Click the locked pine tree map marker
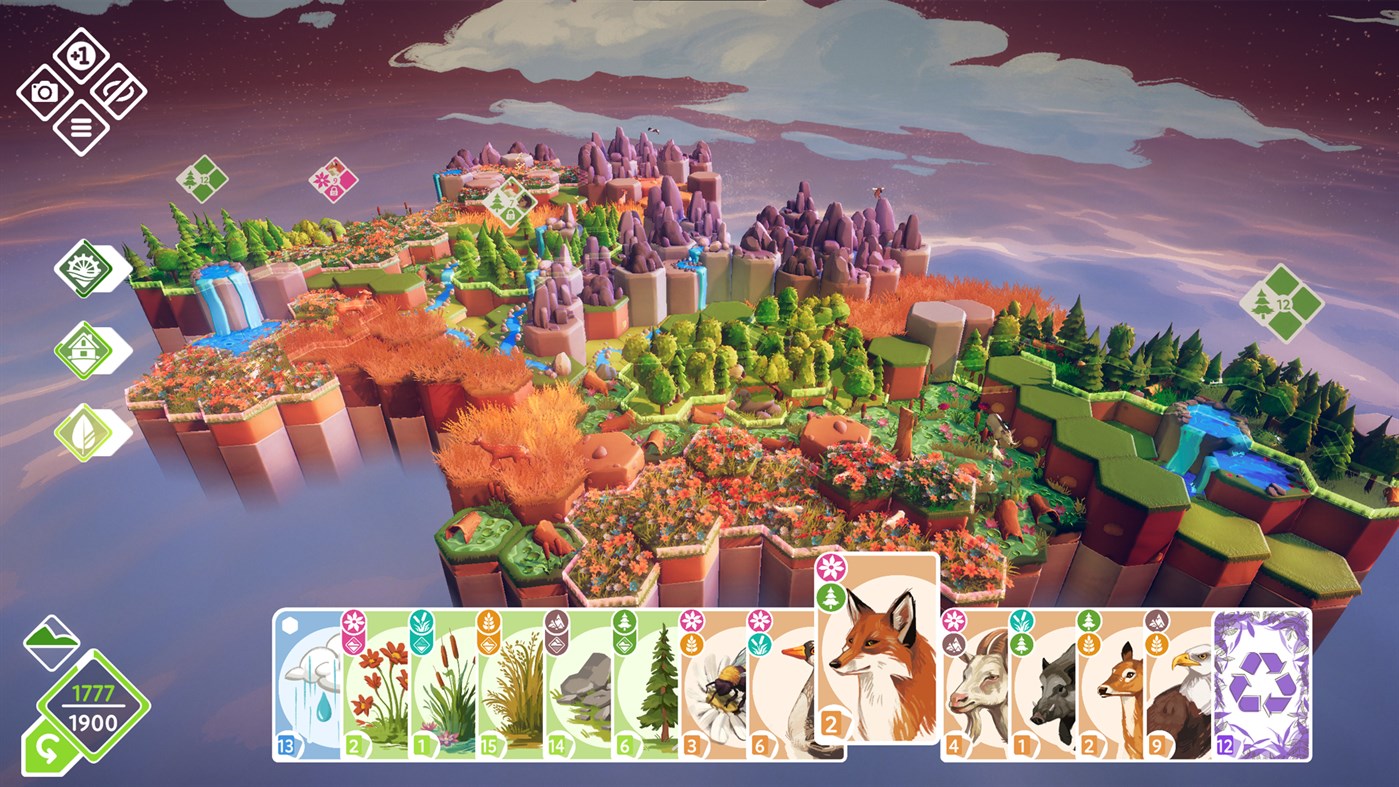1399x787 pixels. [x=512, y=201]
